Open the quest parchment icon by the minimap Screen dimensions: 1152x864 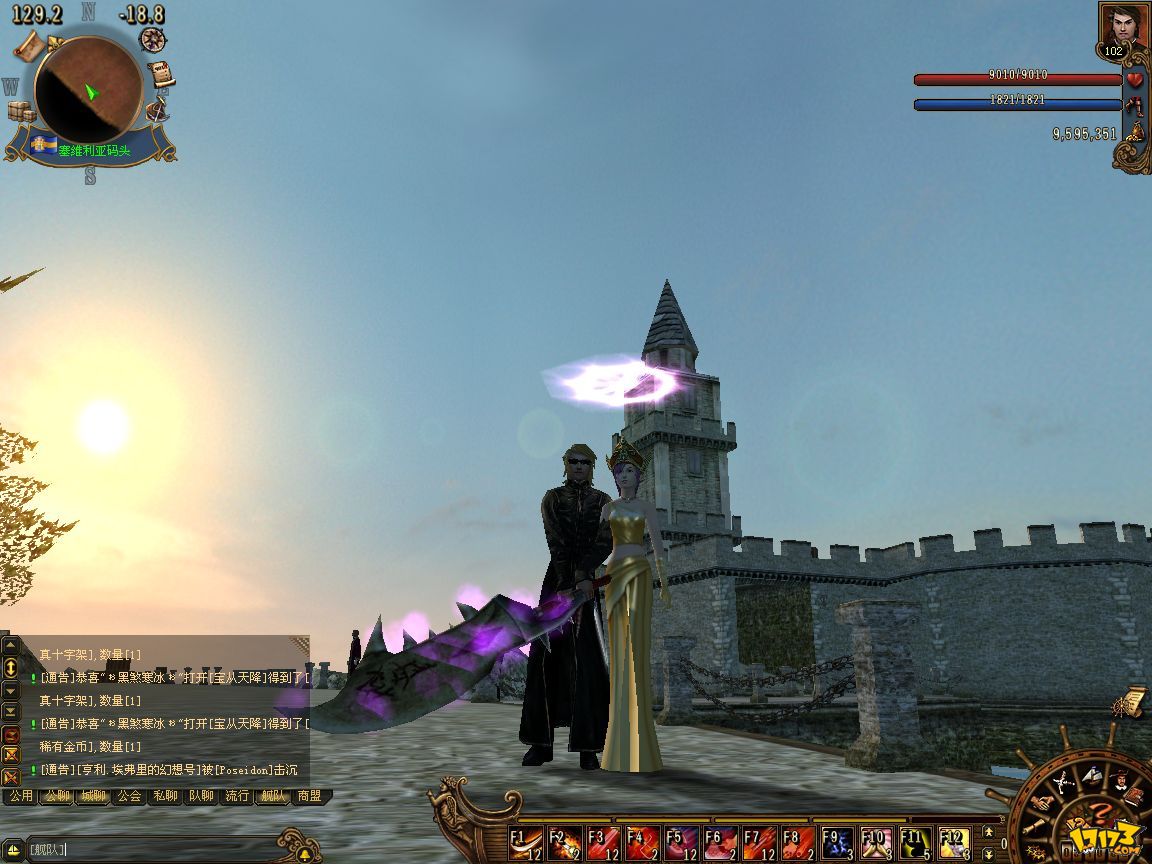(161, 75)
